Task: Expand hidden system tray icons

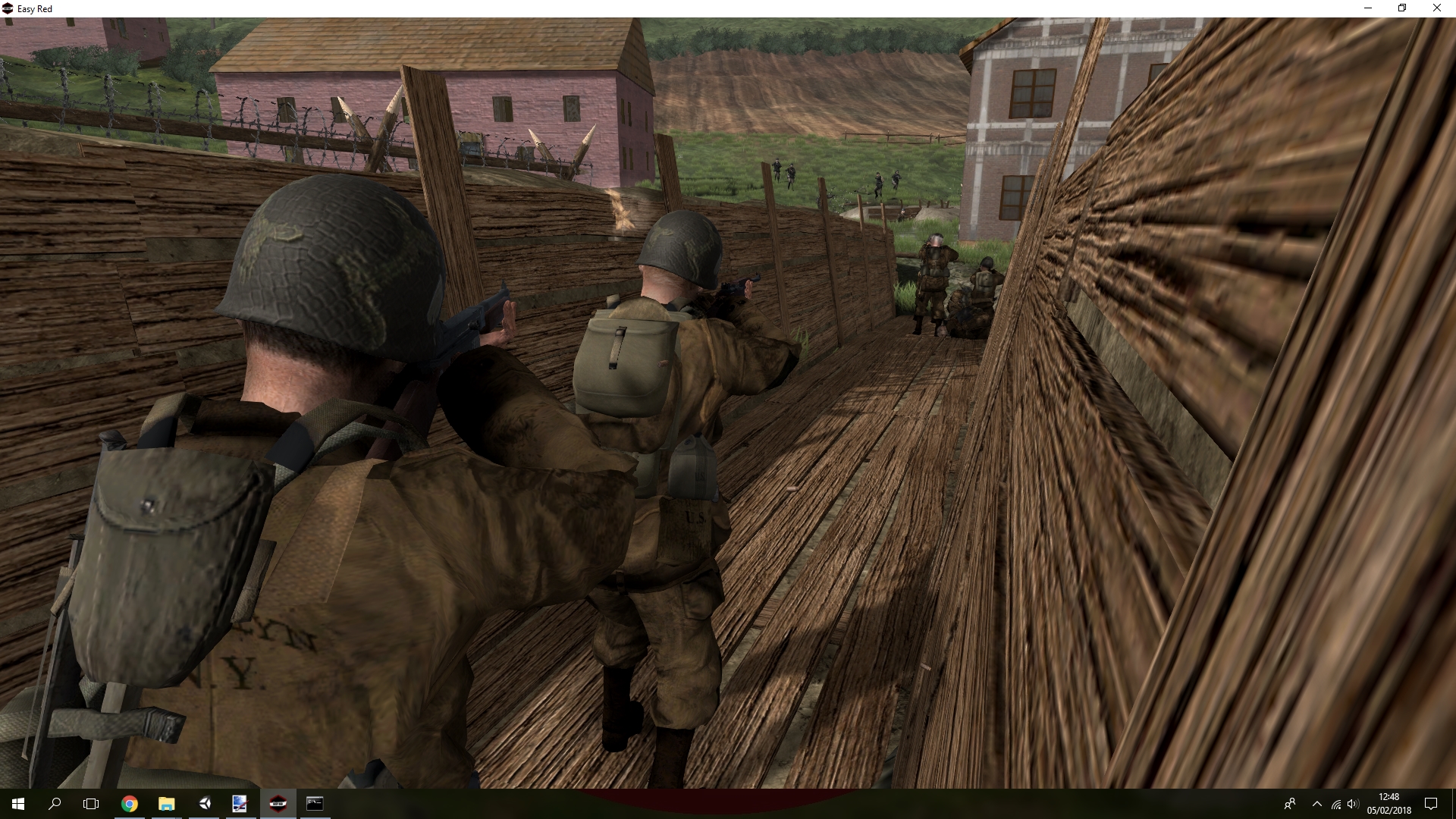Action: 1317,804
